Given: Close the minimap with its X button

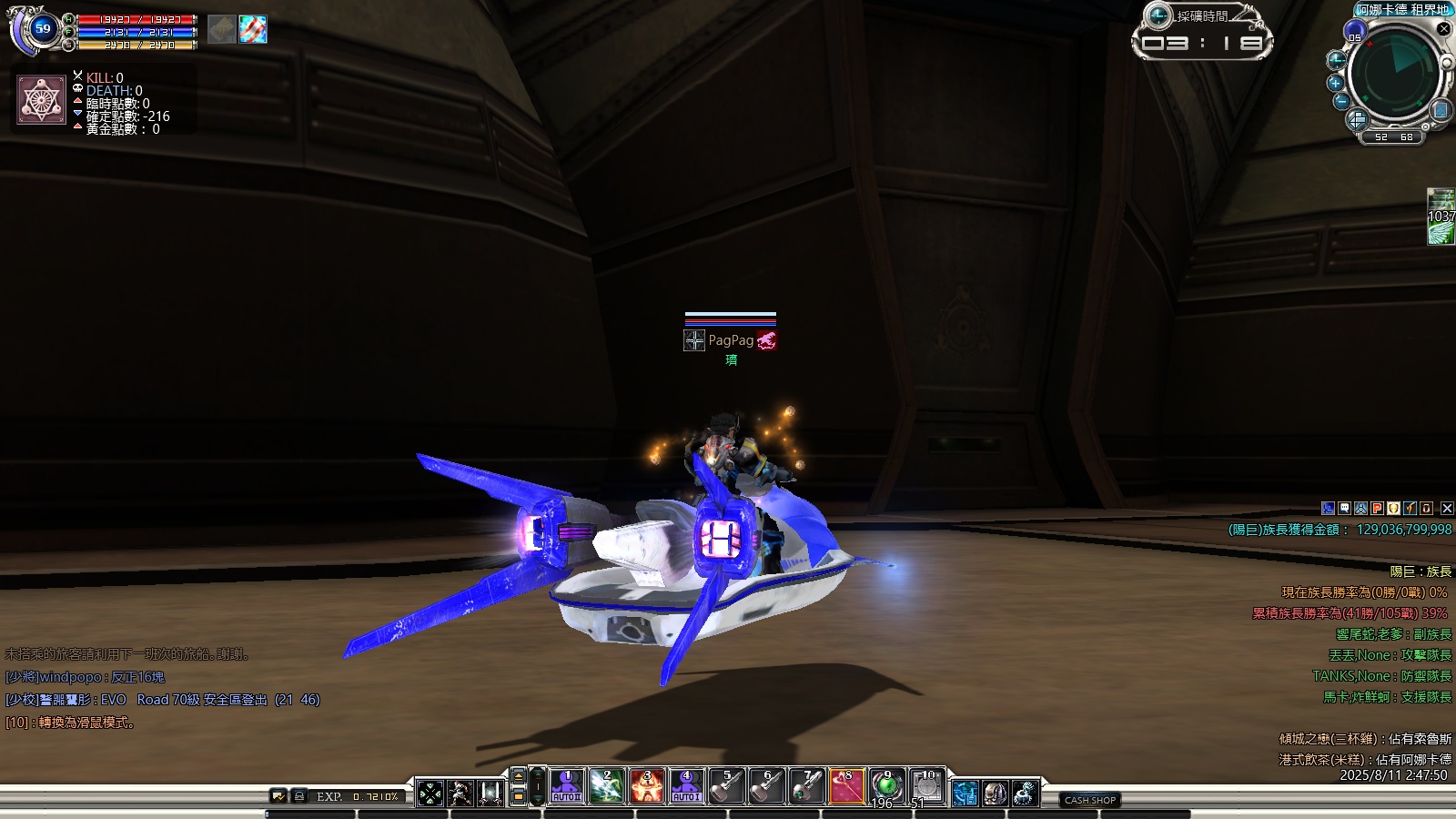Looking at the screenshot, I should 1443,29.
